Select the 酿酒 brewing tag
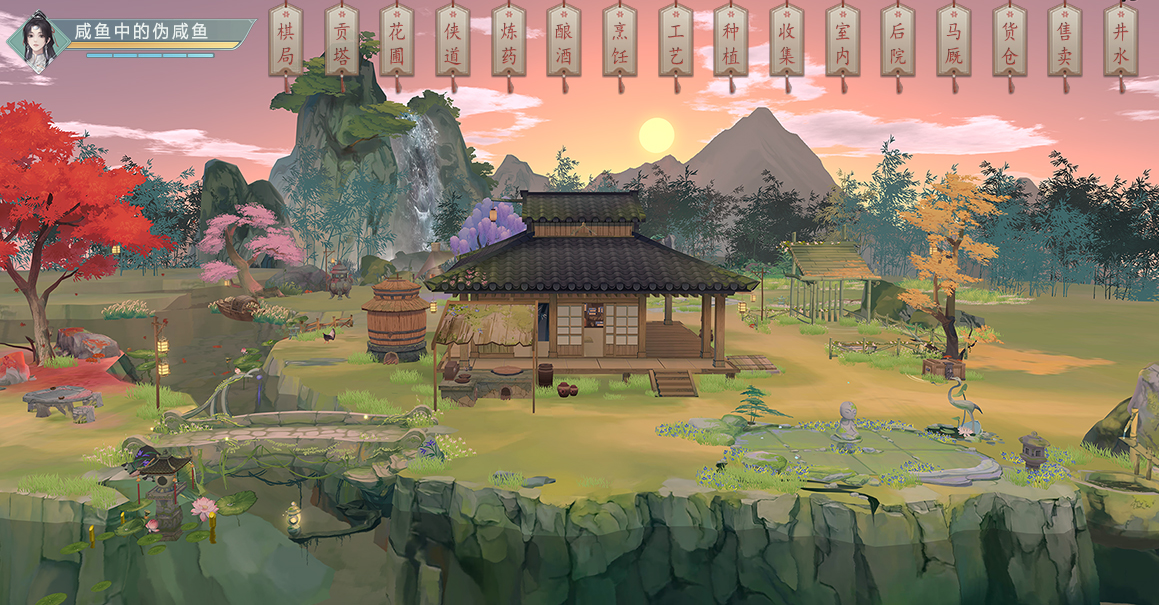 [564, 43]
